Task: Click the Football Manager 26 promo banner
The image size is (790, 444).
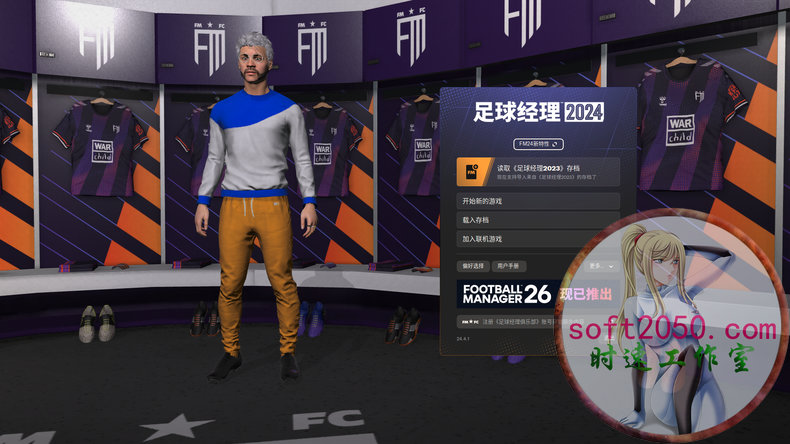Action: click(520, 294)
